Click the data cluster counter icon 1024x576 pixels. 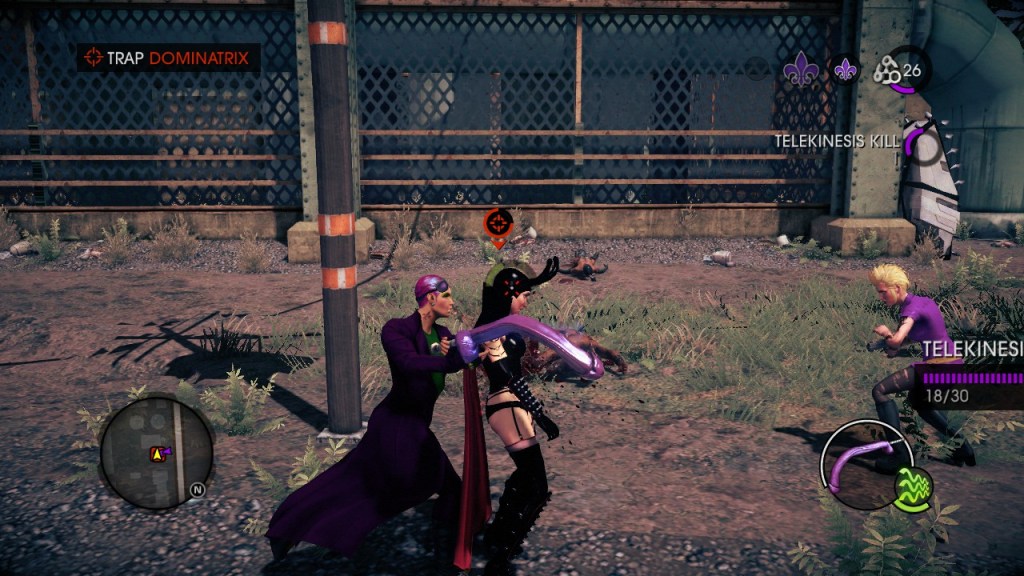888,71
